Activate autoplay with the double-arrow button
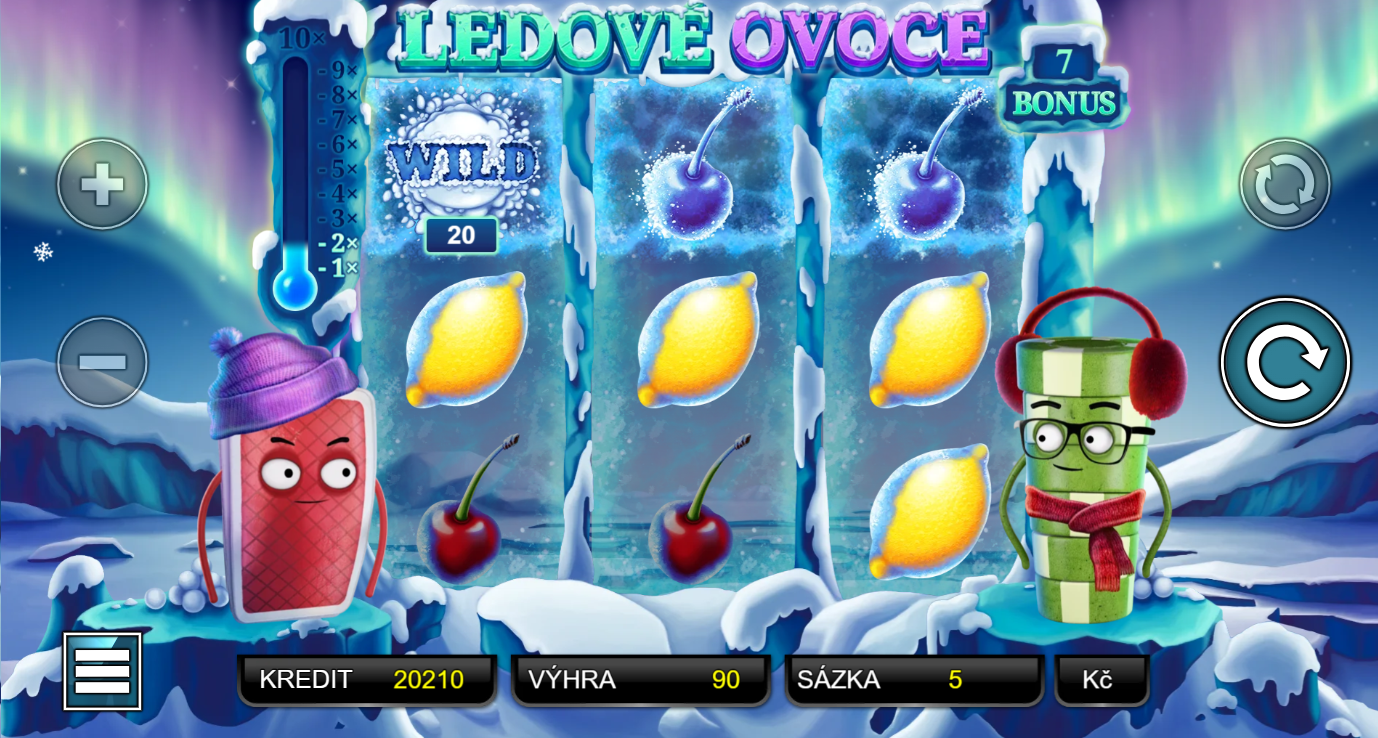Image resolution: width=1378 pixels, height=738 pixels. (x=1285, y=184)
